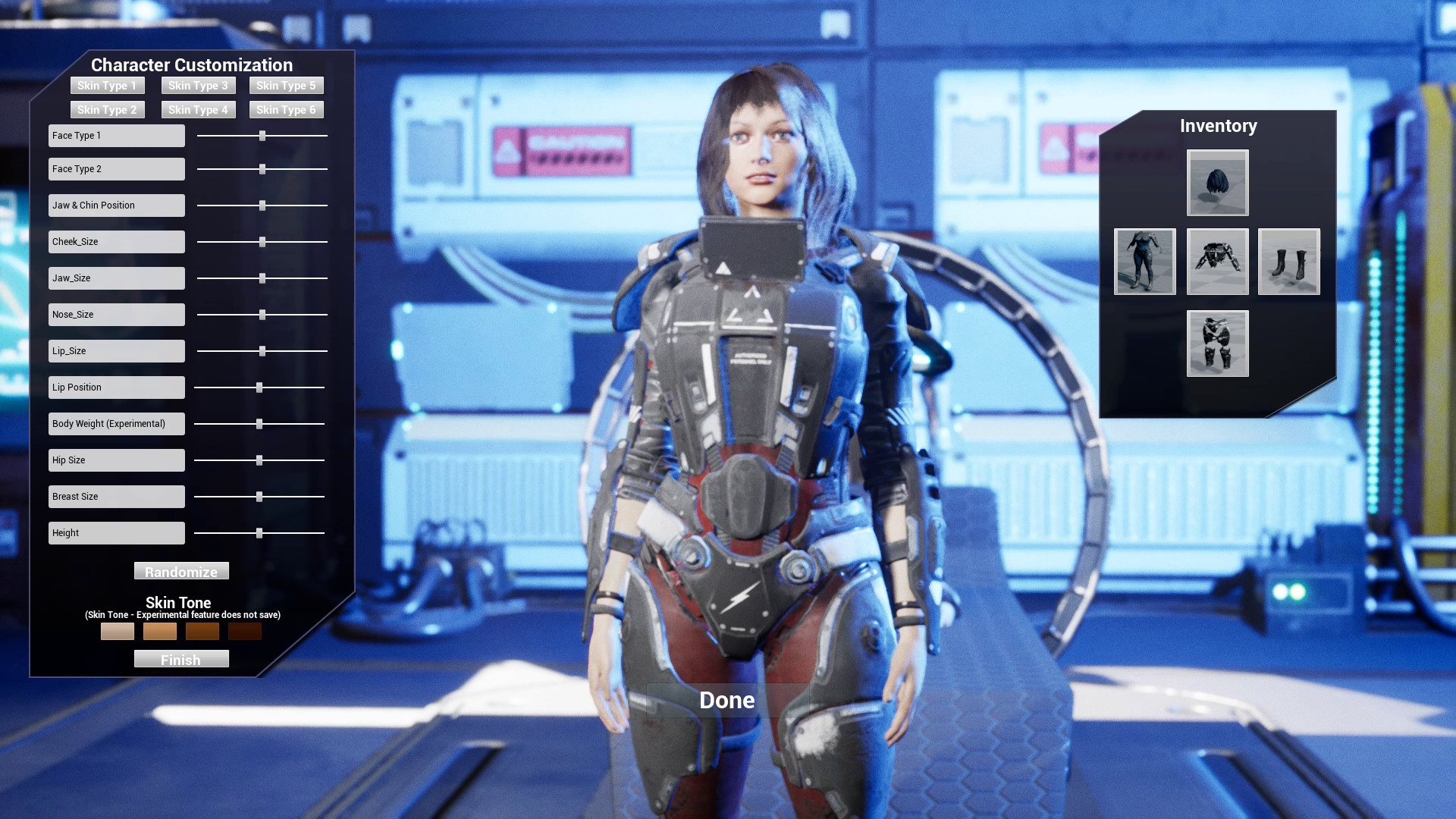Select the leg armor thumbnail in Inventory
The height and width of the screenshot is (819, 1456).
[x=1217, y=343]
